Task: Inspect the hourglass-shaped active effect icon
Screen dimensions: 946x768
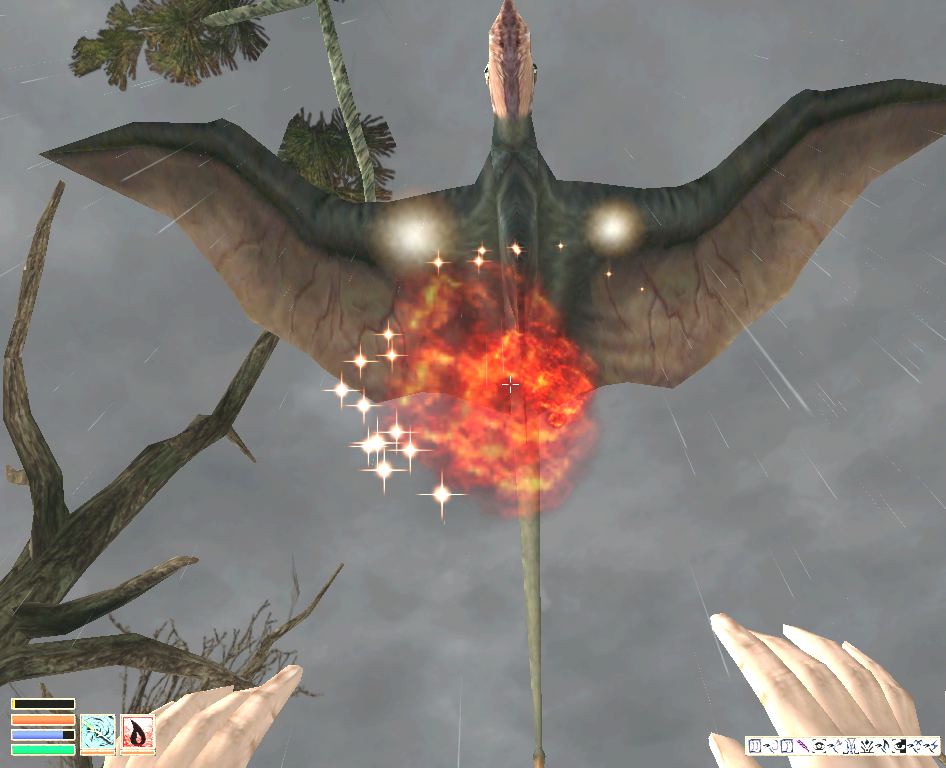Action: pos(851,746)
